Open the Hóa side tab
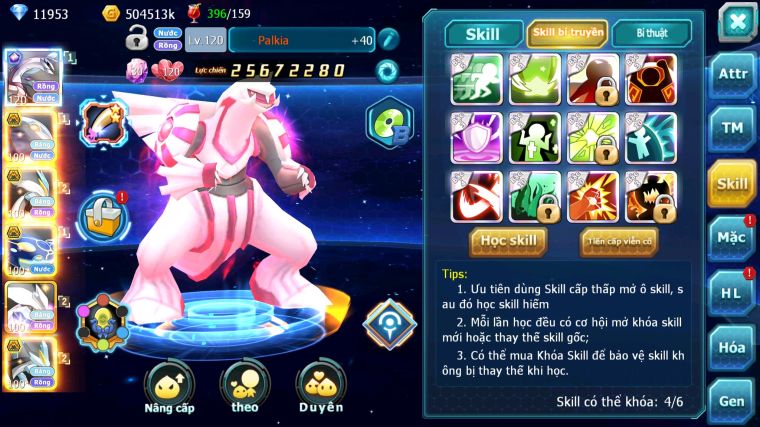 point(733,347)
